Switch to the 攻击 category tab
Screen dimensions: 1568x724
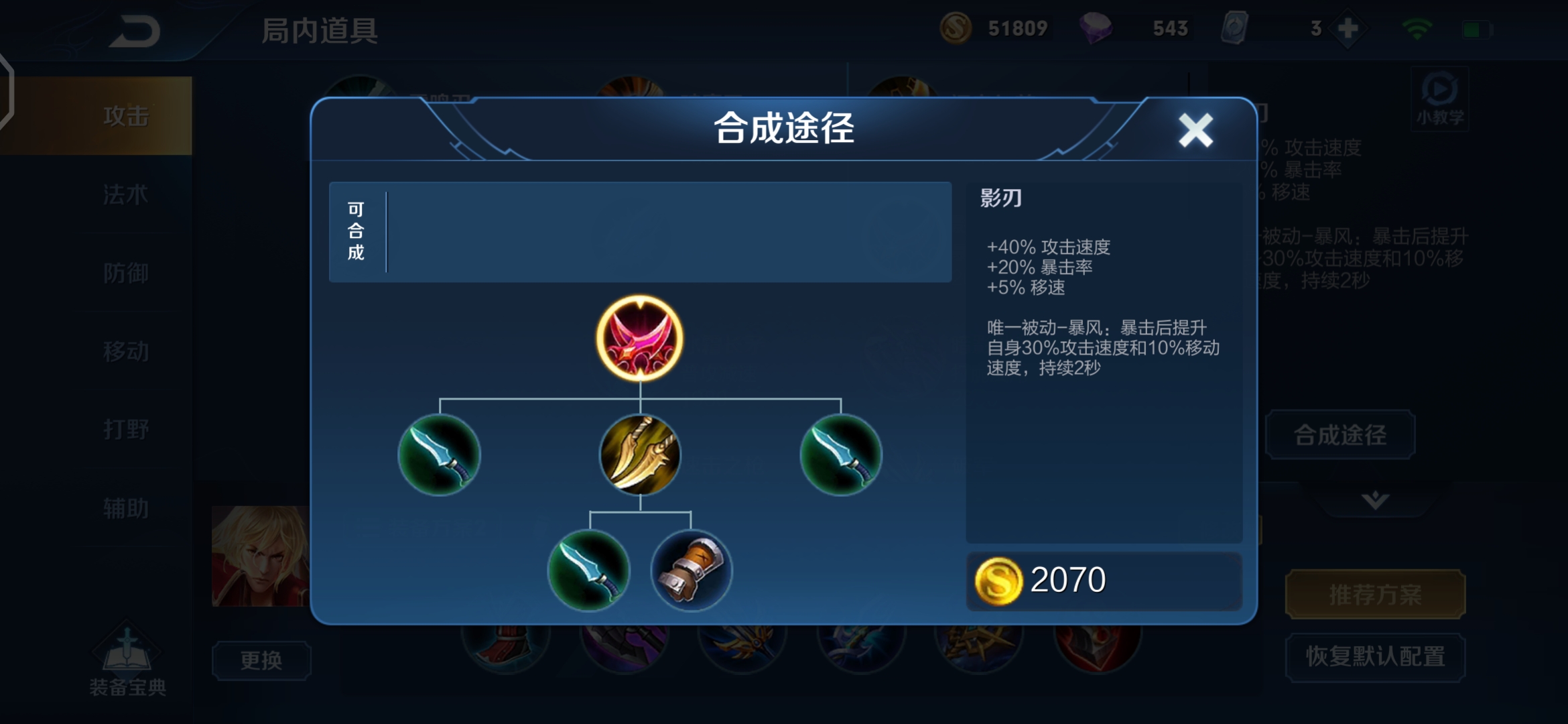[127, 115]
